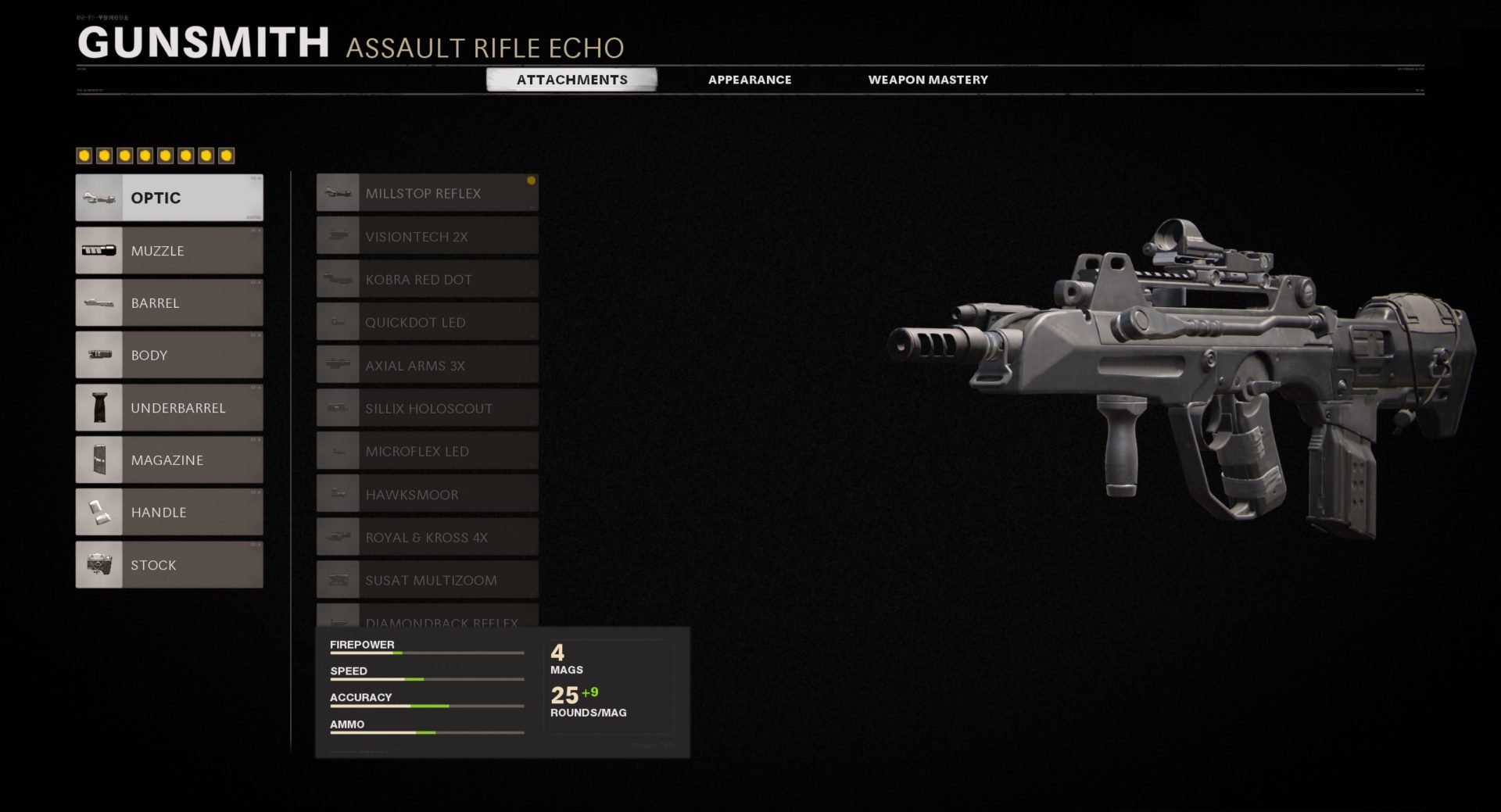
Task: Open the Underbarrel category
Action: 170,408
